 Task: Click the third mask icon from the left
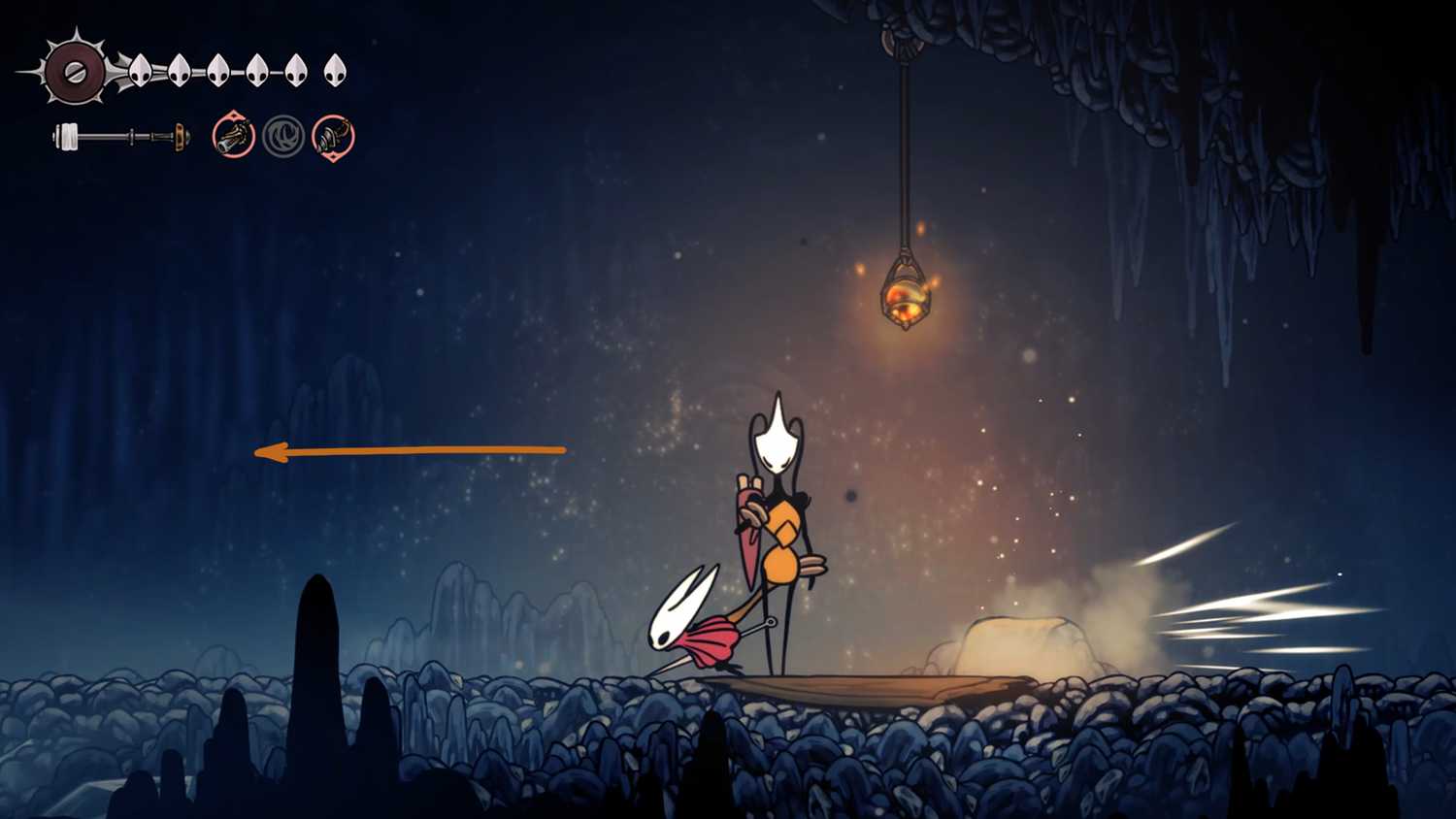point(218,70)
